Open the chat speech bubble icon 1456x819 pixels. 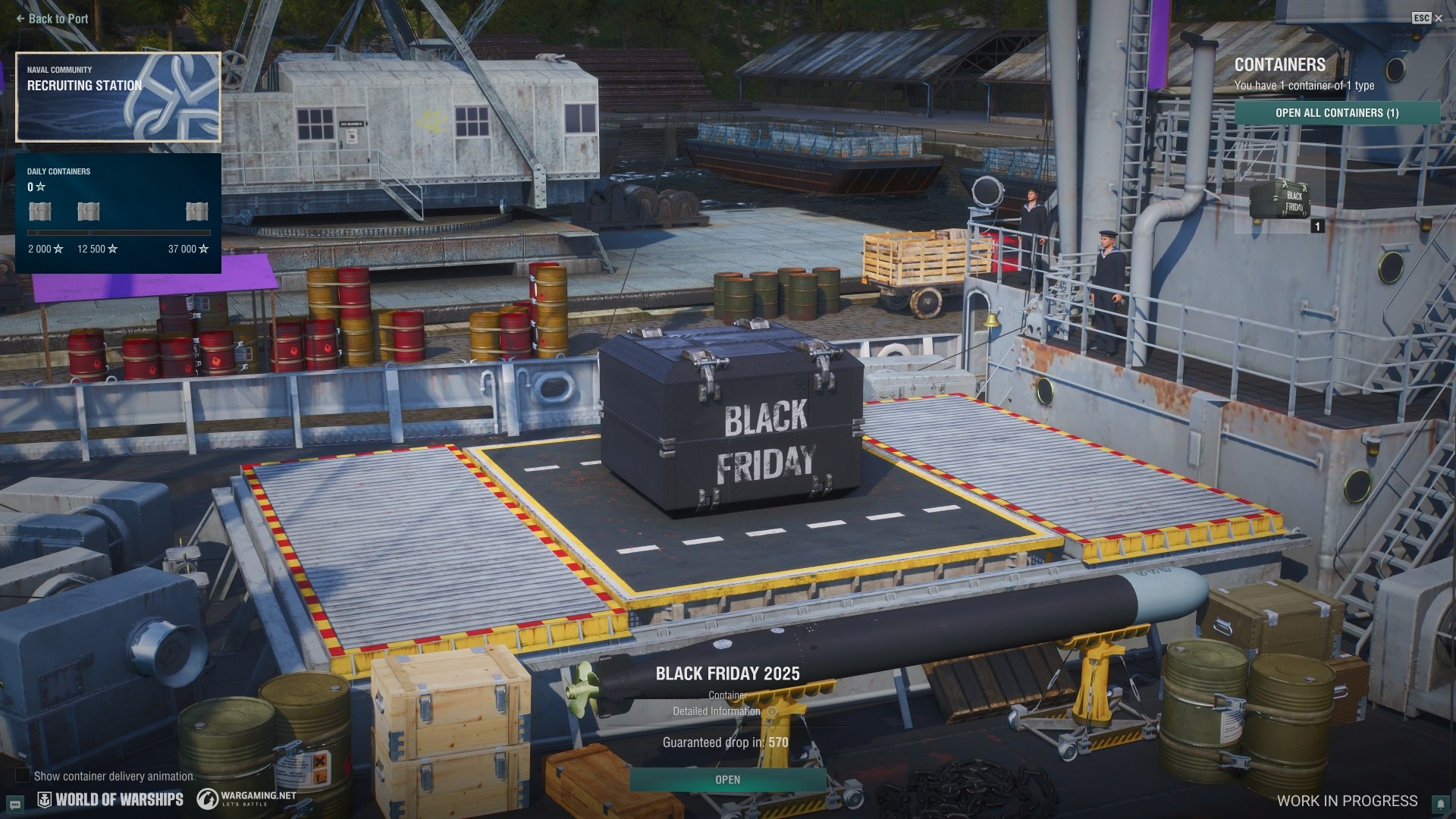[x=14, y=804]
